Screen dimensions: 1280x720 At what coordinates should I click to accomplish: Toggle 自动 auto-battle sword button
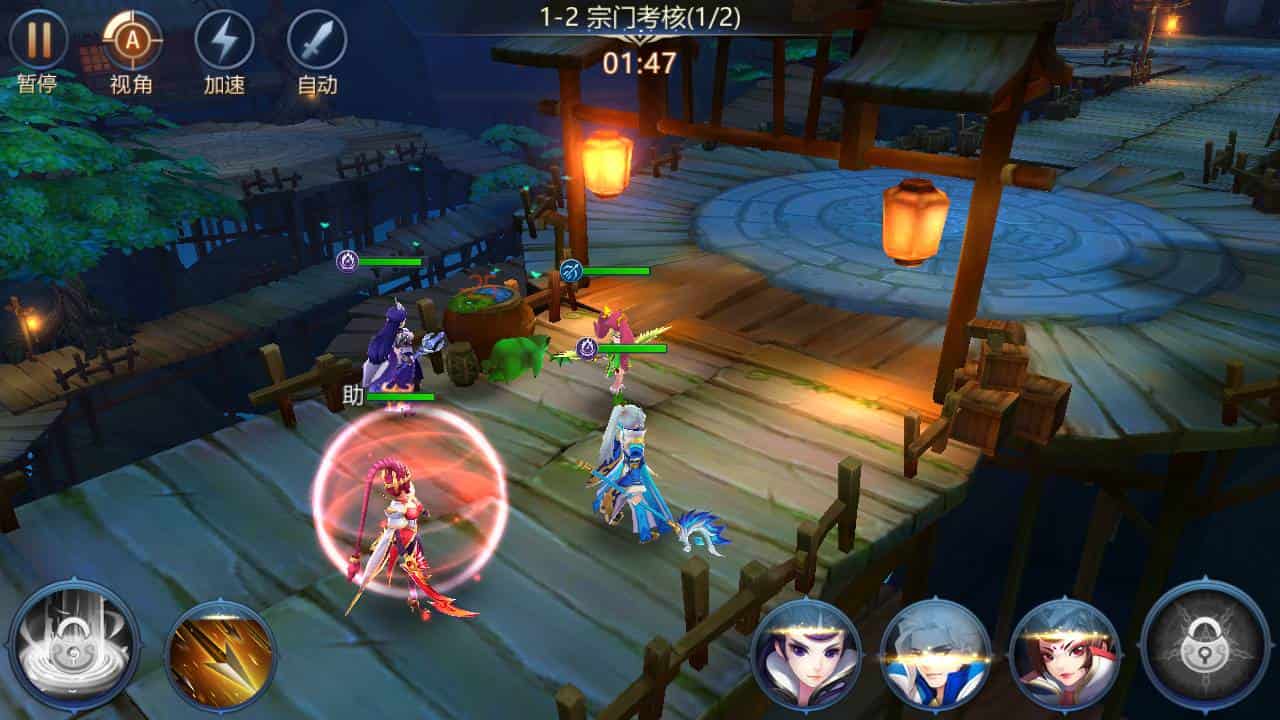[317, 41]
